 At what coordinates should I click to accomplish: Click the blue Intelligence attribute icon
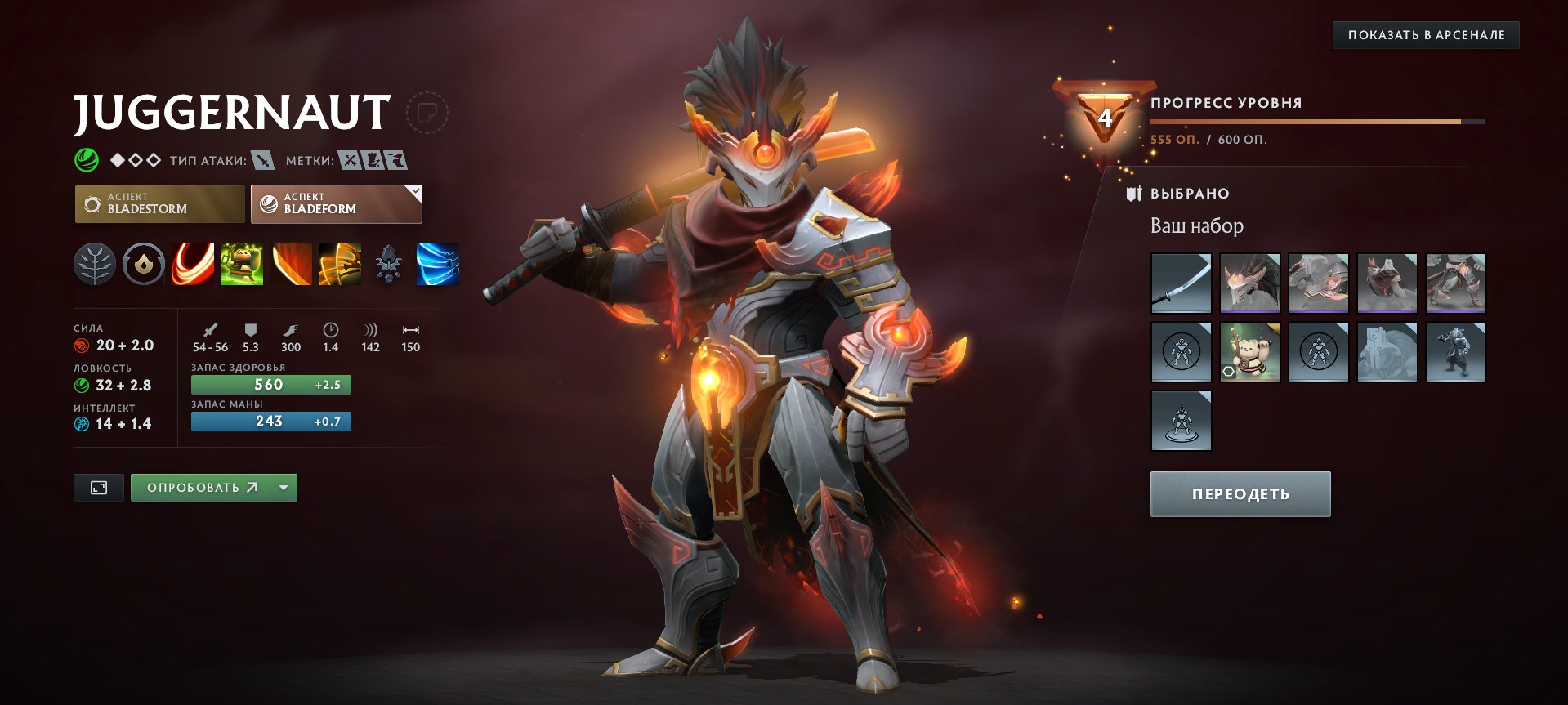[81, 423]
